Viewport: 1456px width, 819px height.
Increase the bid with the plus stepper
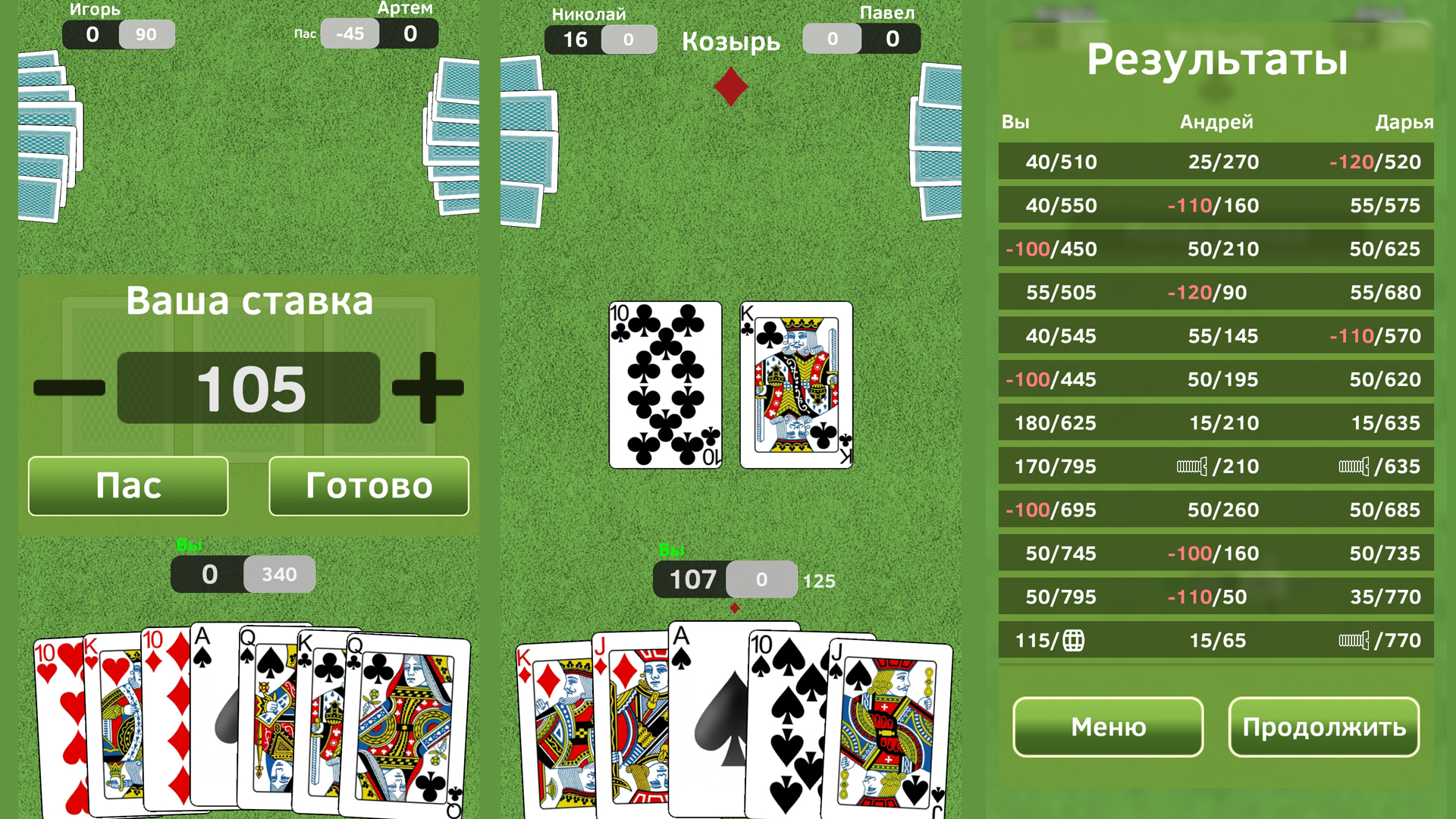coord(428,388)
